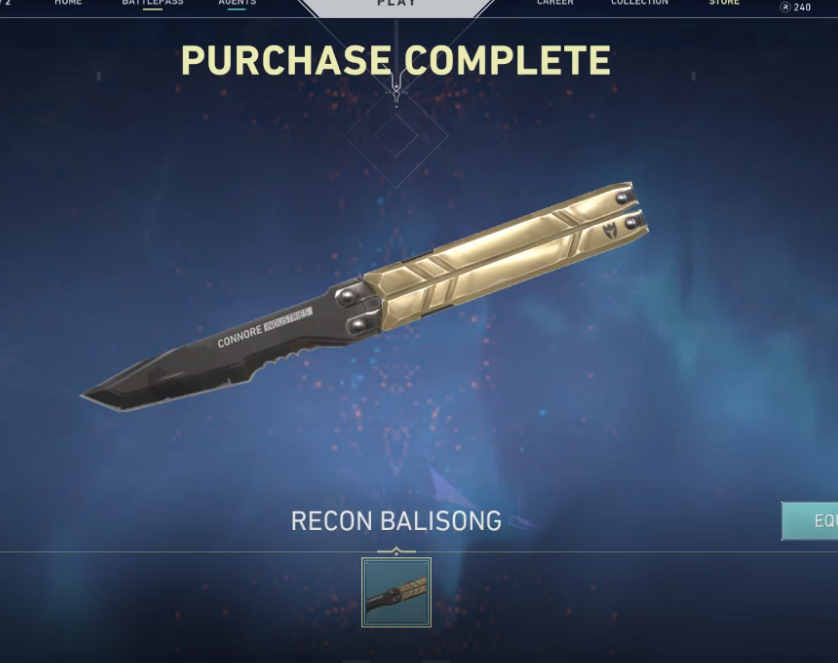The width and height of the screenshot is (838, 663).
Task: Open the Battlepass tab
Action: [153, 3]
